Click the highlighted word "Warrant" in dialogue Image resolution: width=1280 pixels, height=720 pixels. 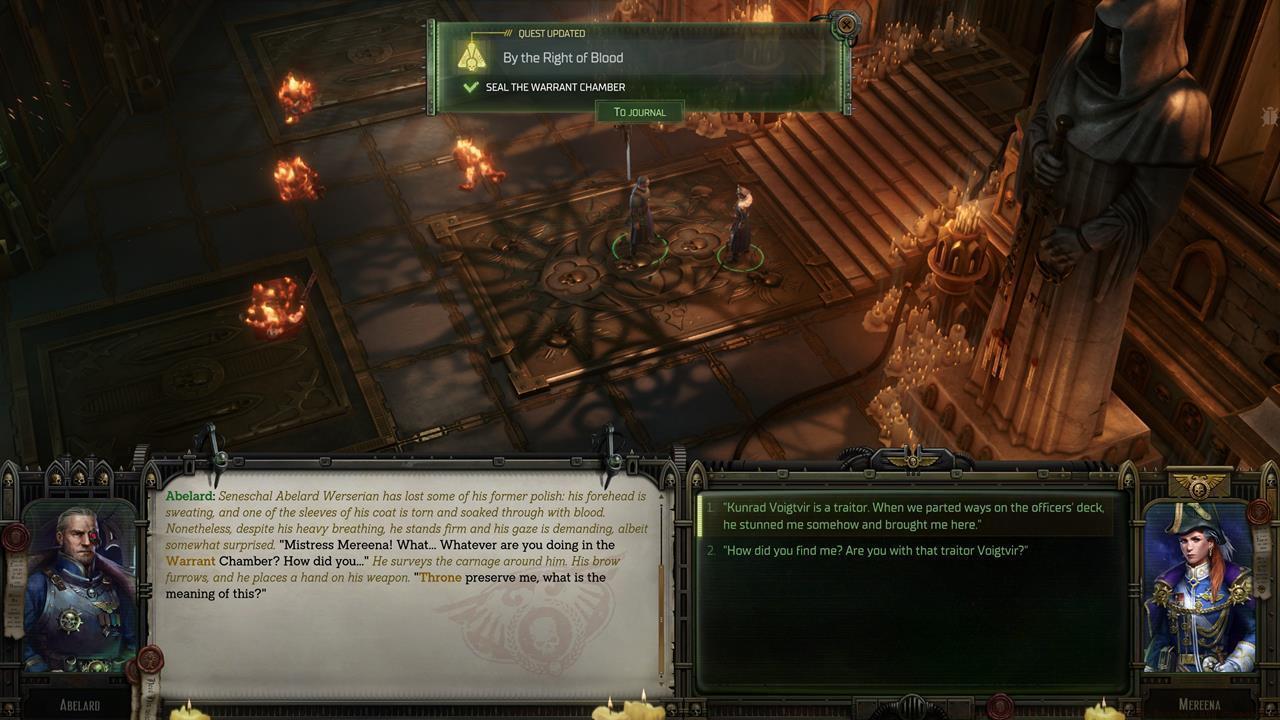point(191,561)
